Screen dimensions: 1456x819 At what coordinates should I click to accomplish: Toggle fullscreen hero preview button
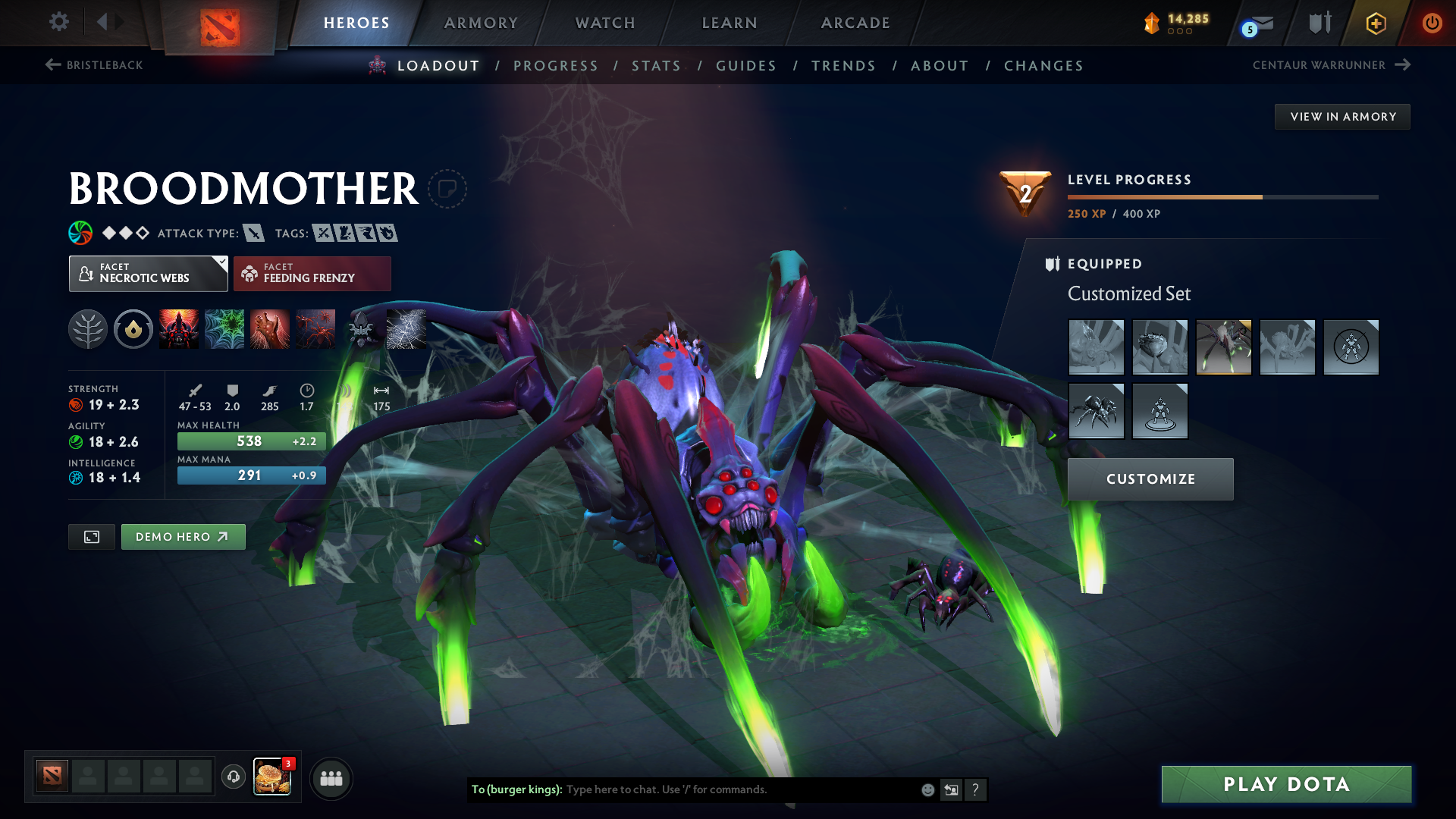click(x=91, y=536)
